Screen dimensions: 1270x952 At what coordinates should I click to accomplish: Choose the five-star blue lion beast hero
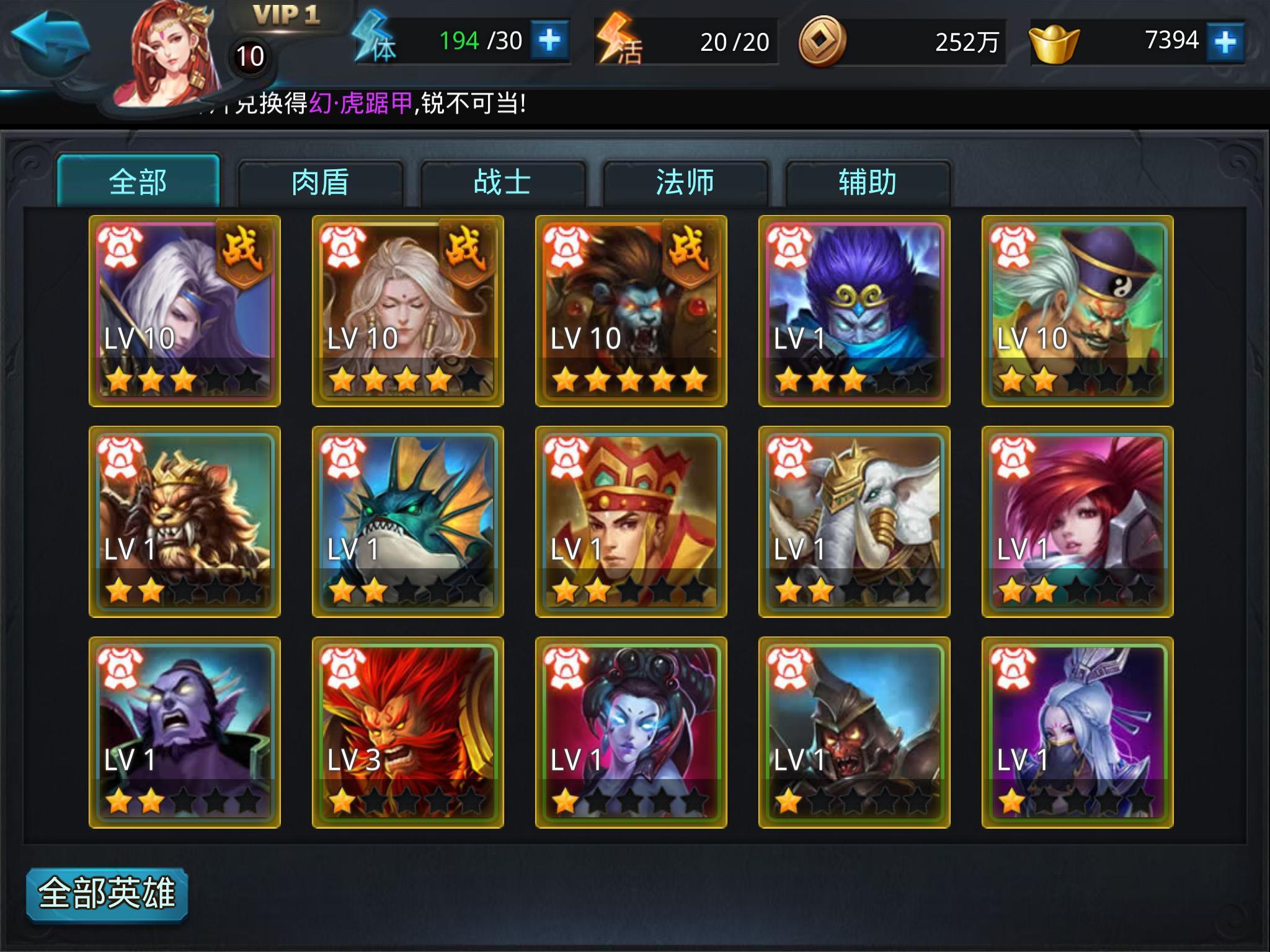coord(631,311)
